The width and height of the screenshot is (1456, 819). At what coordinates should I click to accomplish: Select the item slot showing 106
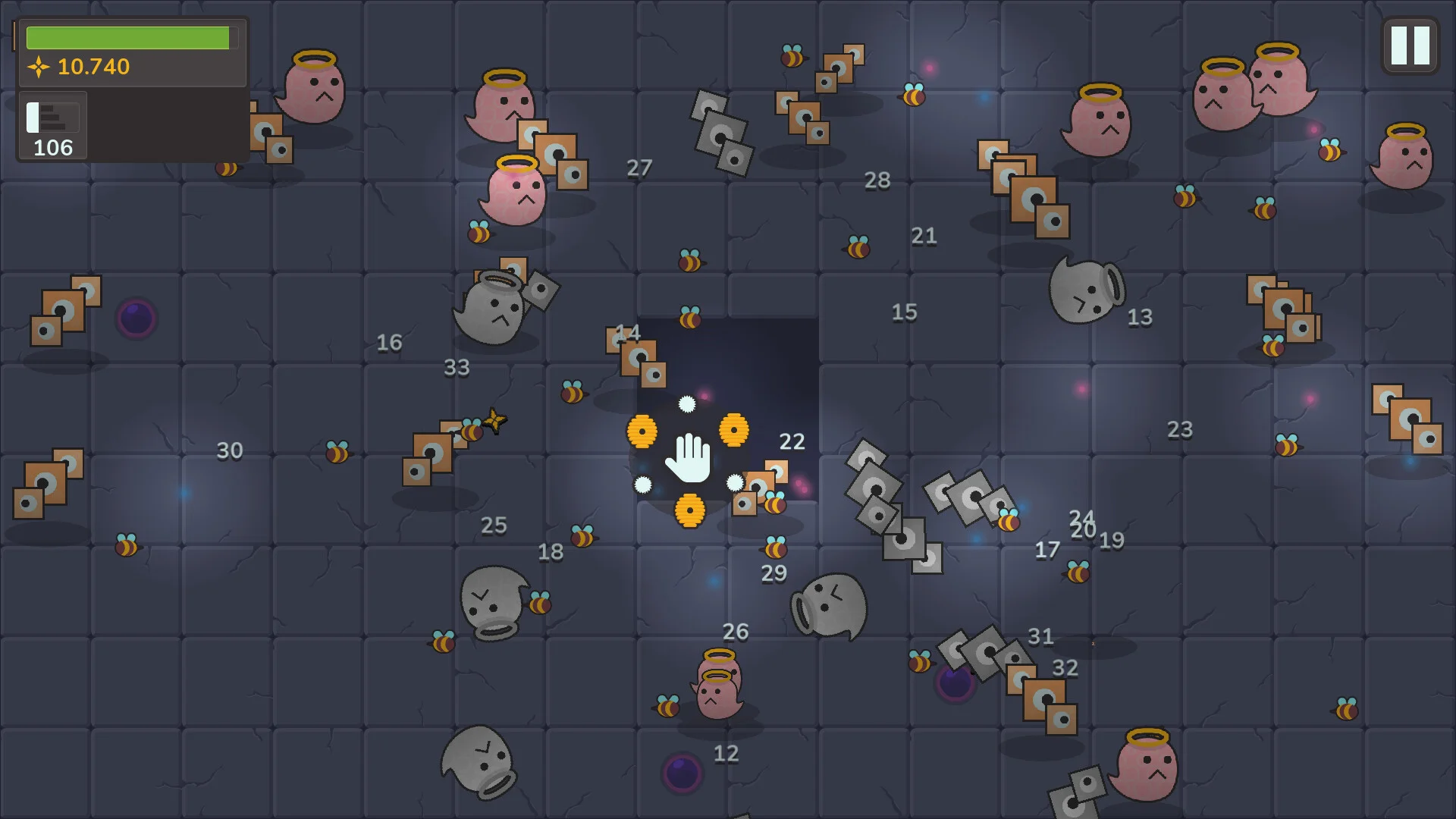click(53, 126)
